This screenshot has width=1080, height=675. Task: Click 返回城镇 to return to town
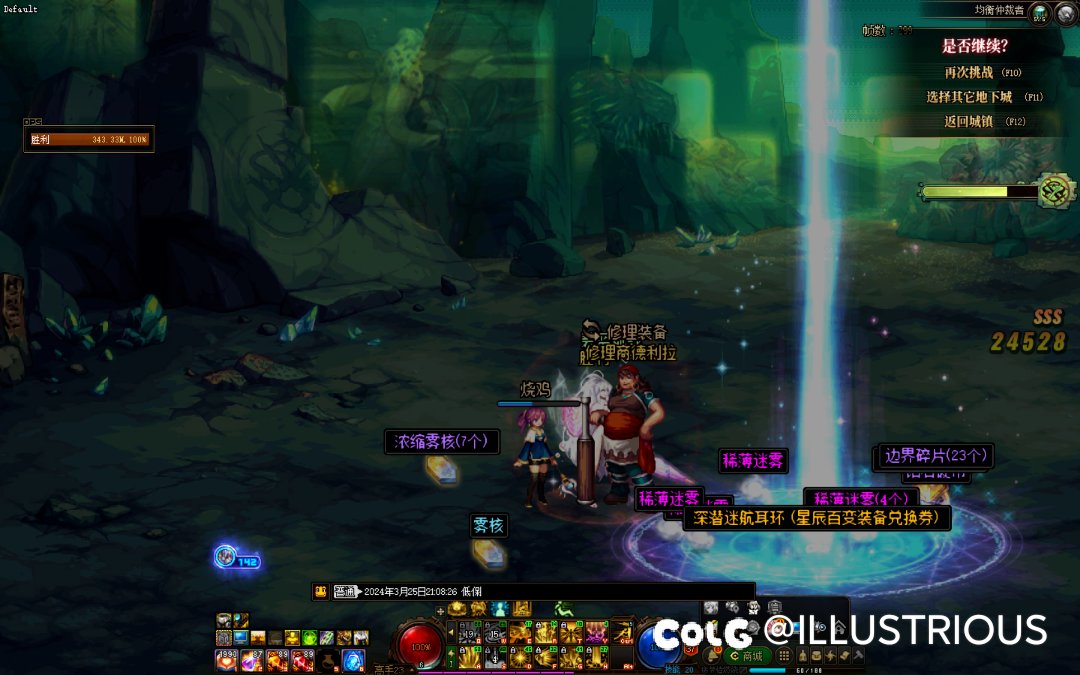(x=969, y=122)
